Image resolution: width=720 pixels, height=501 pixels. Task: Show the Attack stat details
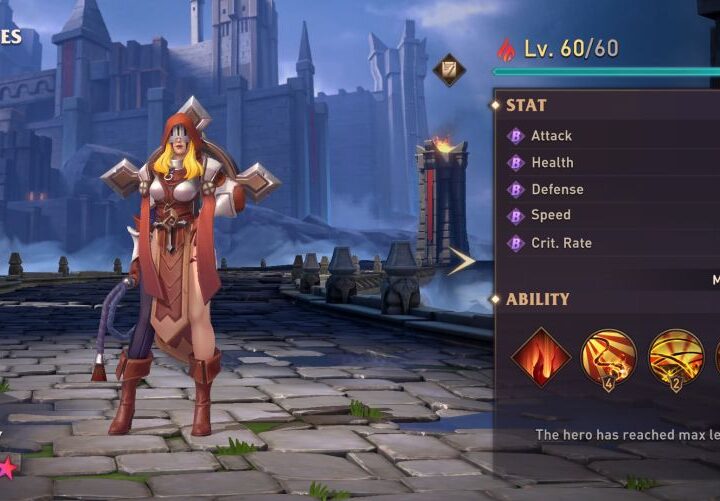coord(551,136)
